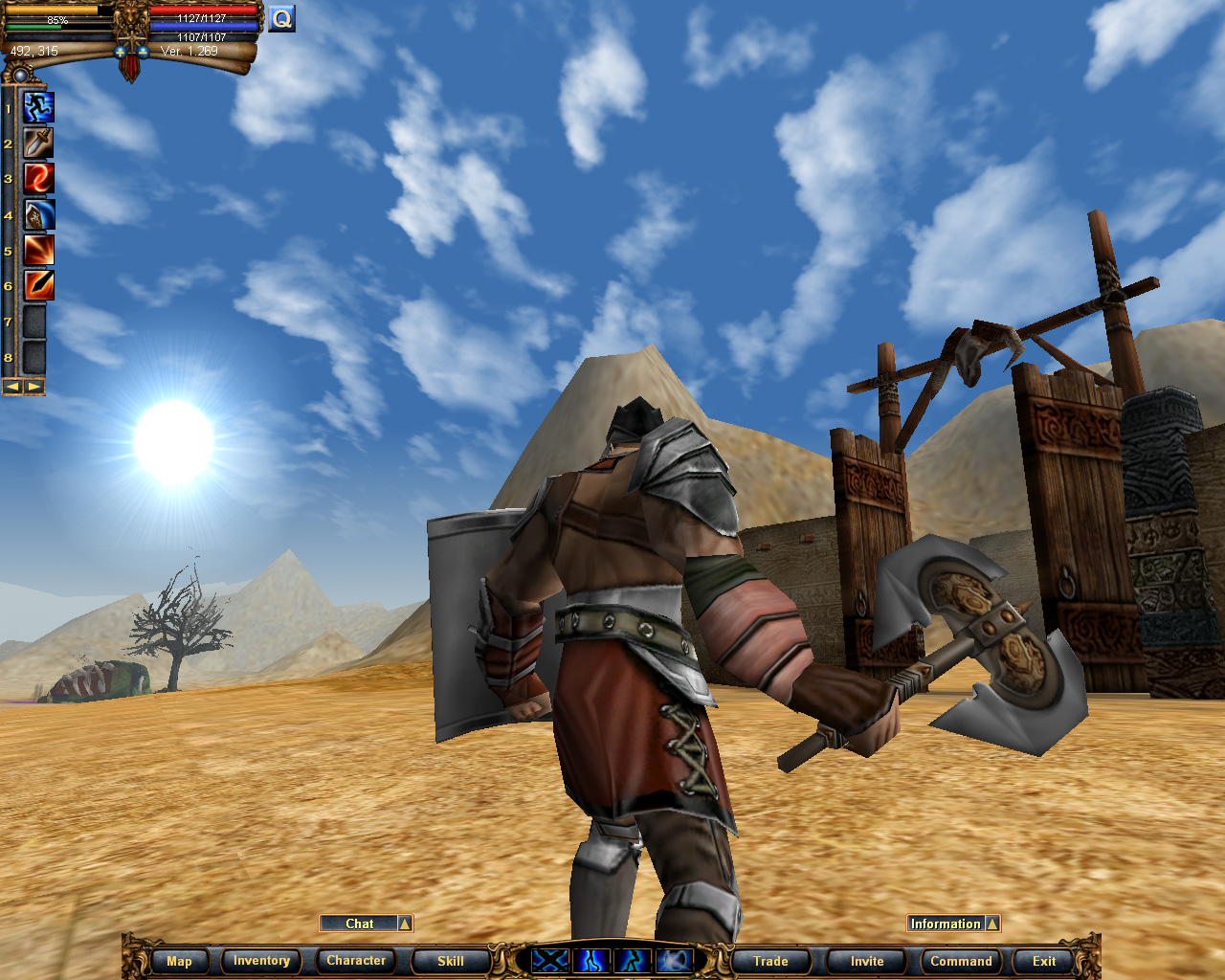Open the Character window
The width and height of the screenshot is (1225, 980).
[355, 961]
